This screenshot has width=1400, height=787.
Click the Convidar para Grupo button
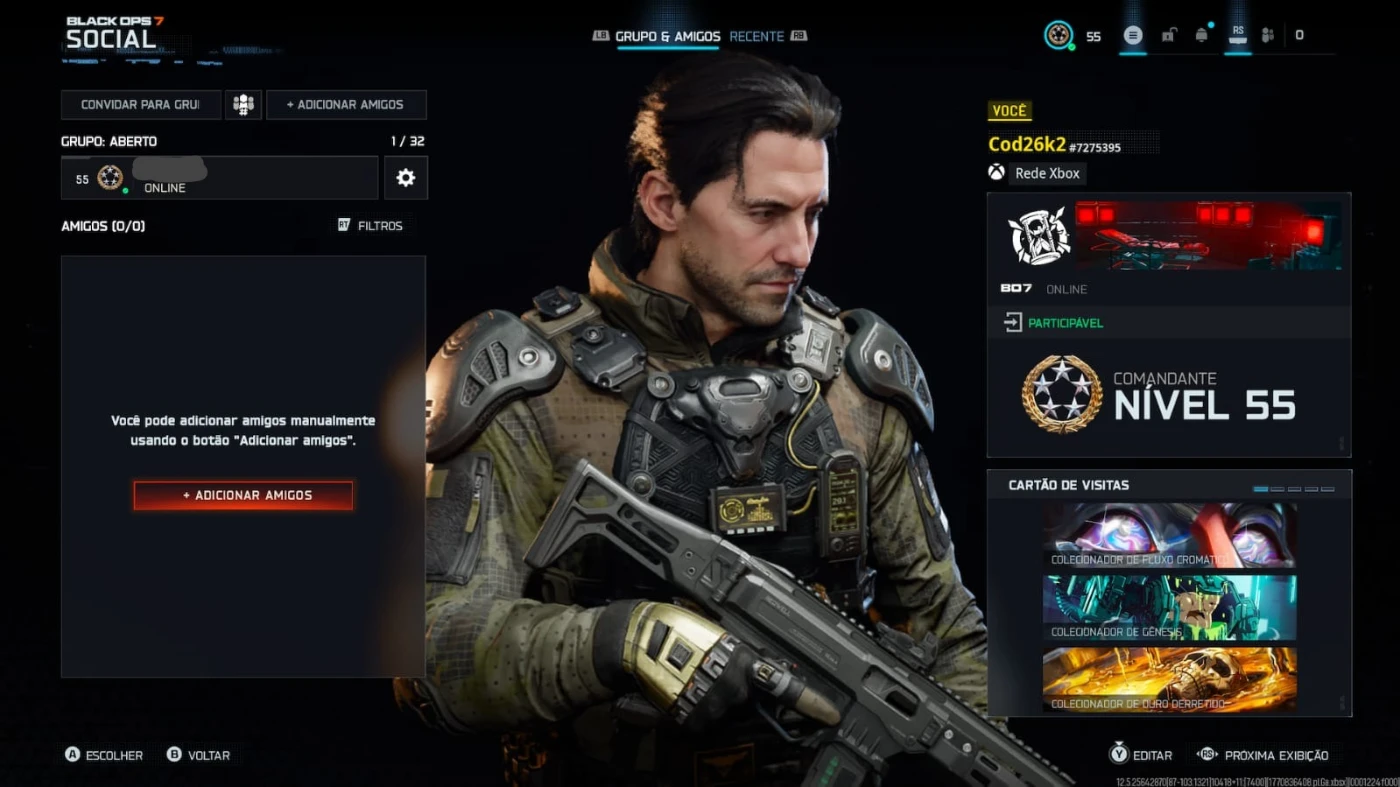pos(140,105)
